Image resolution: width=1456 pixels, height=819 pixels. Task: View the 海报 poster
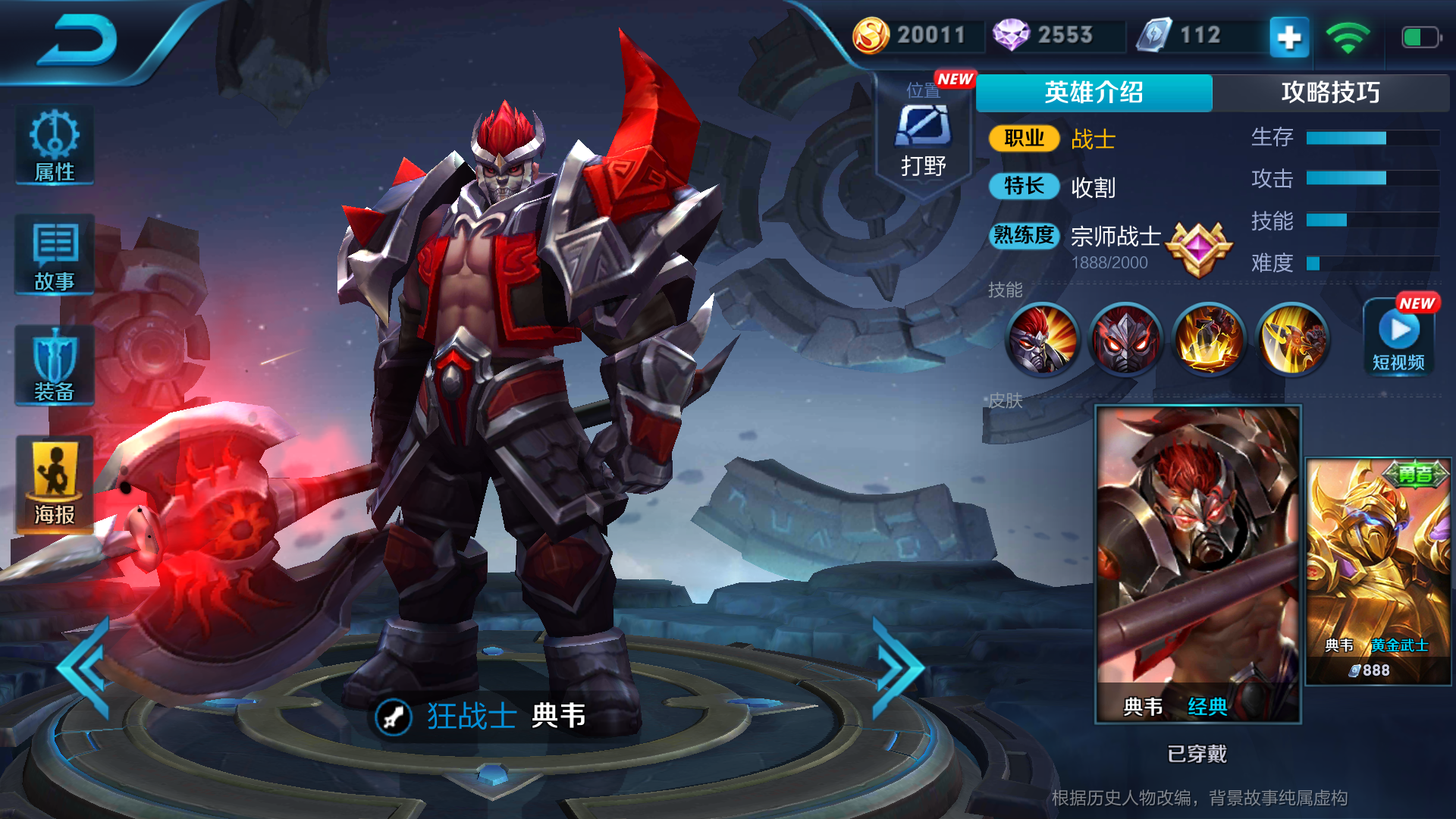(x=55, y=484)
